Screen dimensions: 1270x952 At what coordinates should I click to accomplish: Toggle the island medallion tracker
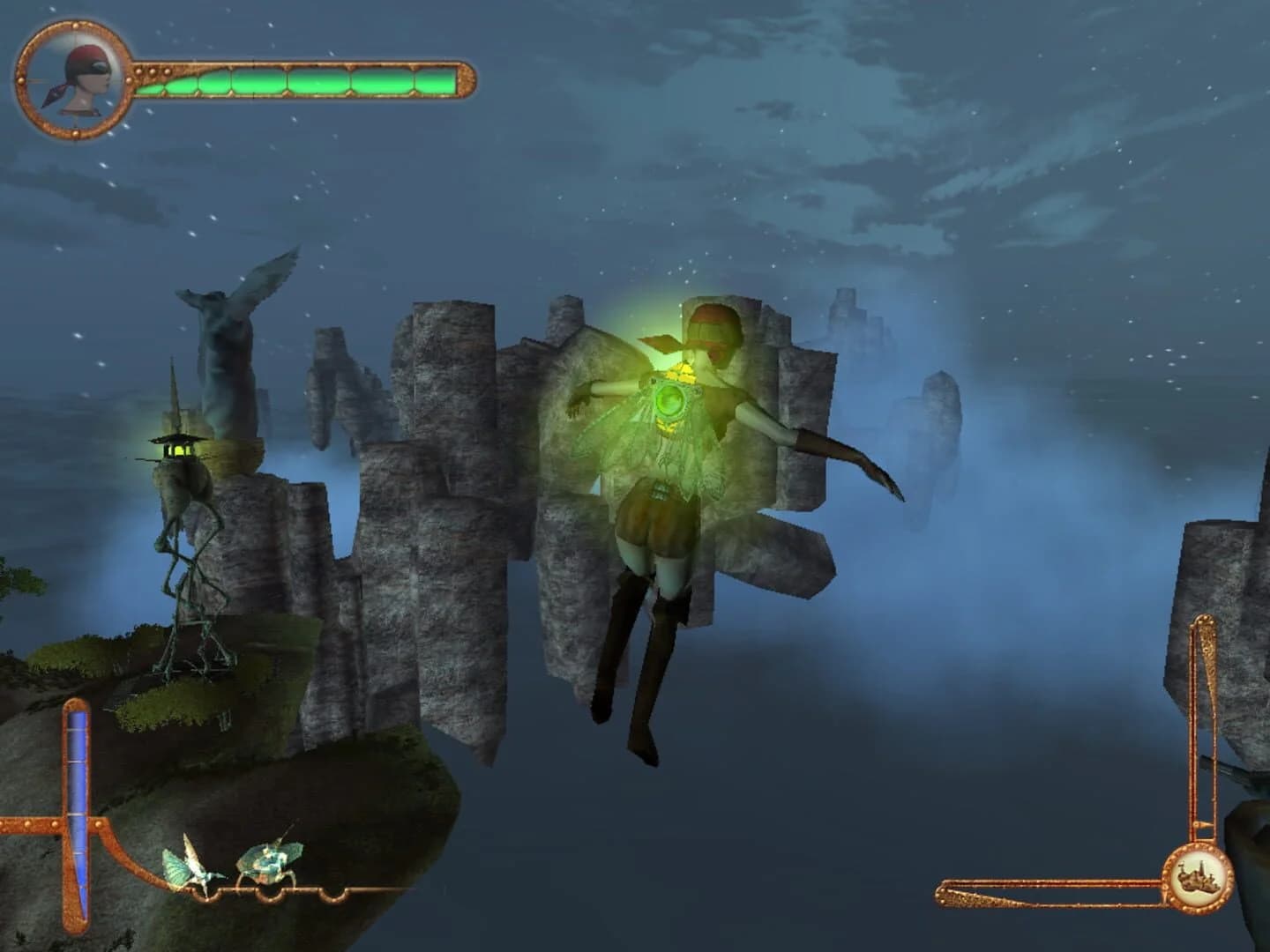(1198, 877)
